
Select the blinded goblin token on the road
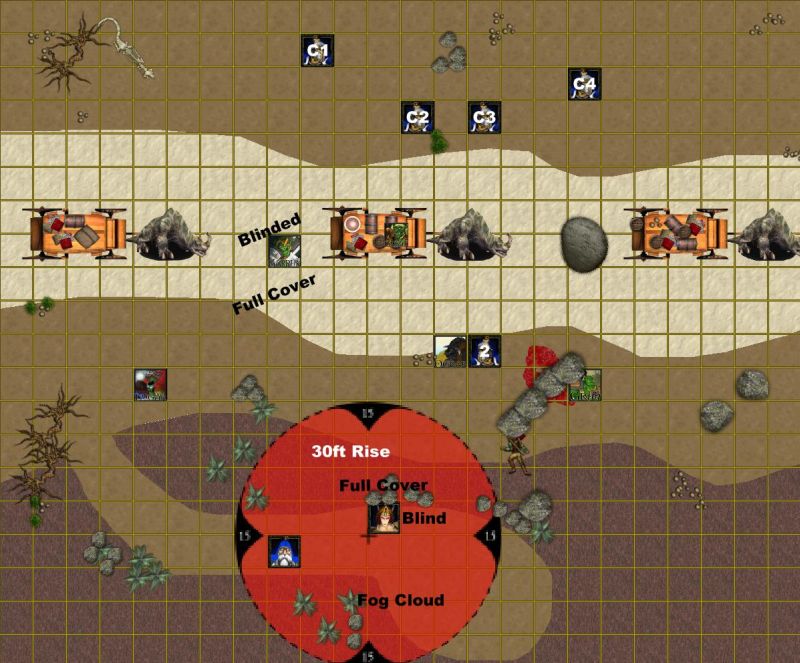coord(284,250)
